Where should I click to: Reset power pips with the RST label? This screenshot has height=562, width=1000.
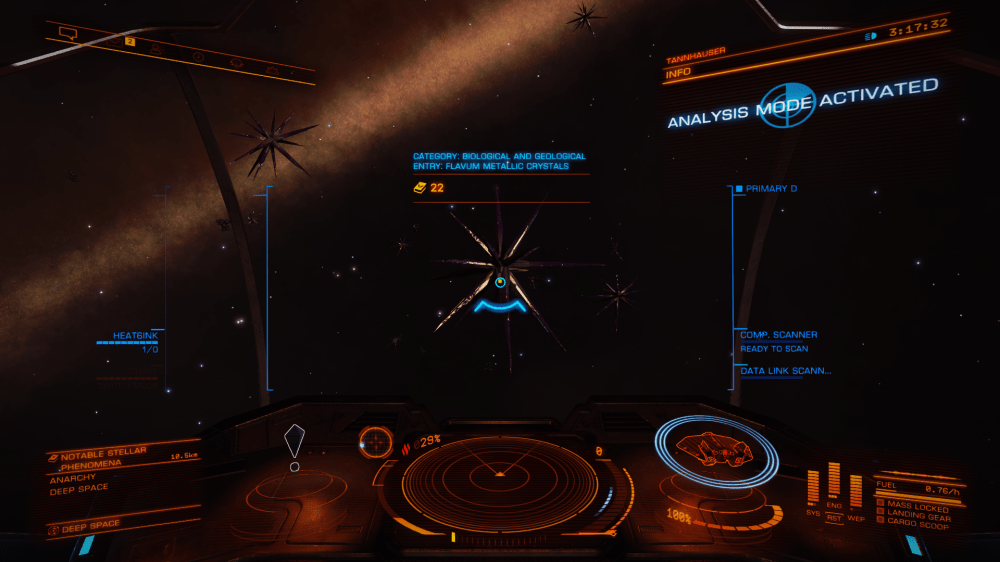pos(834,518)
